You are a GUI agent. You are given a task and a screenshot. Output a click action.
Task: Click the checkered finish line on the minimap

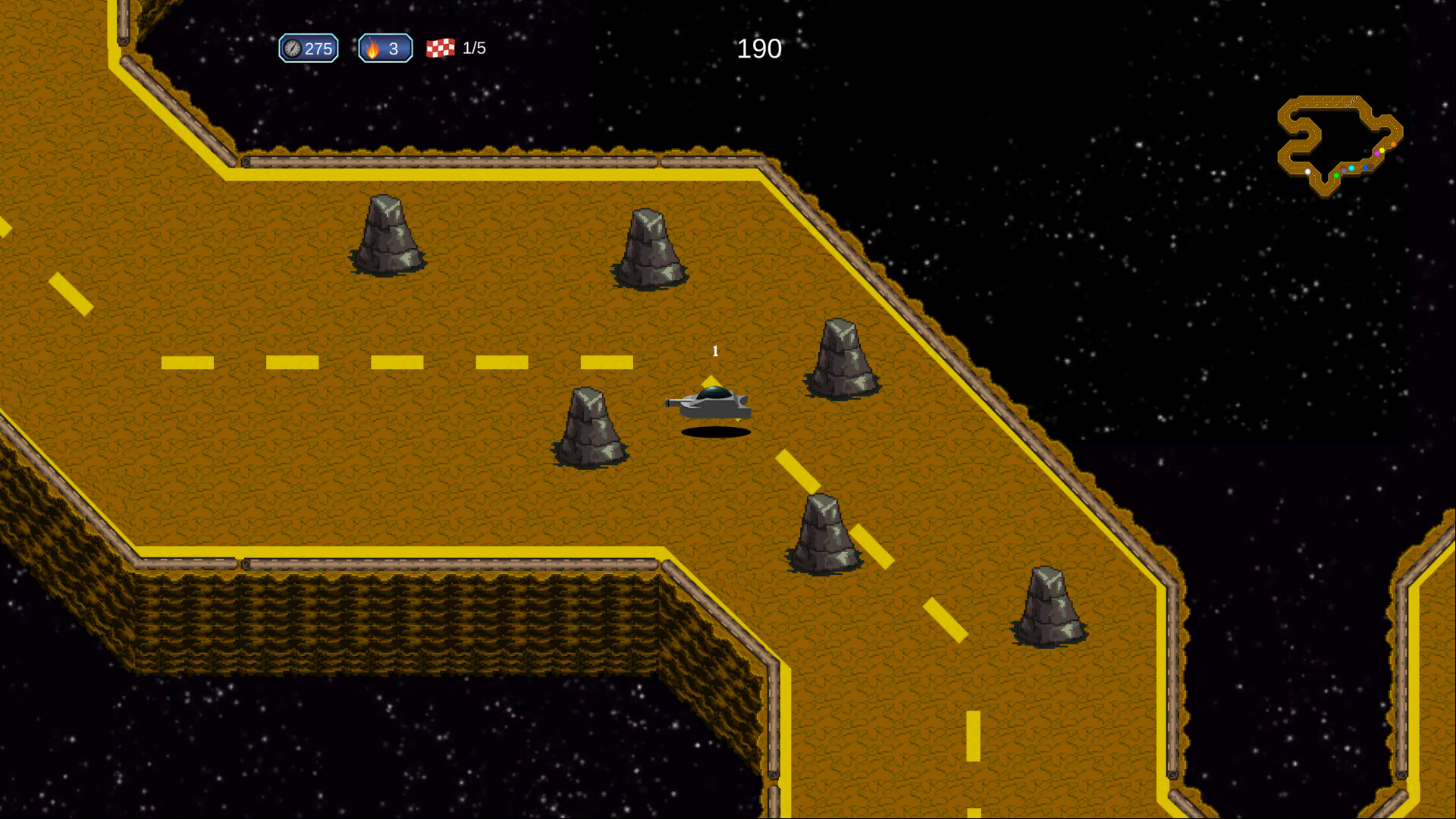tap(1353, 102)
